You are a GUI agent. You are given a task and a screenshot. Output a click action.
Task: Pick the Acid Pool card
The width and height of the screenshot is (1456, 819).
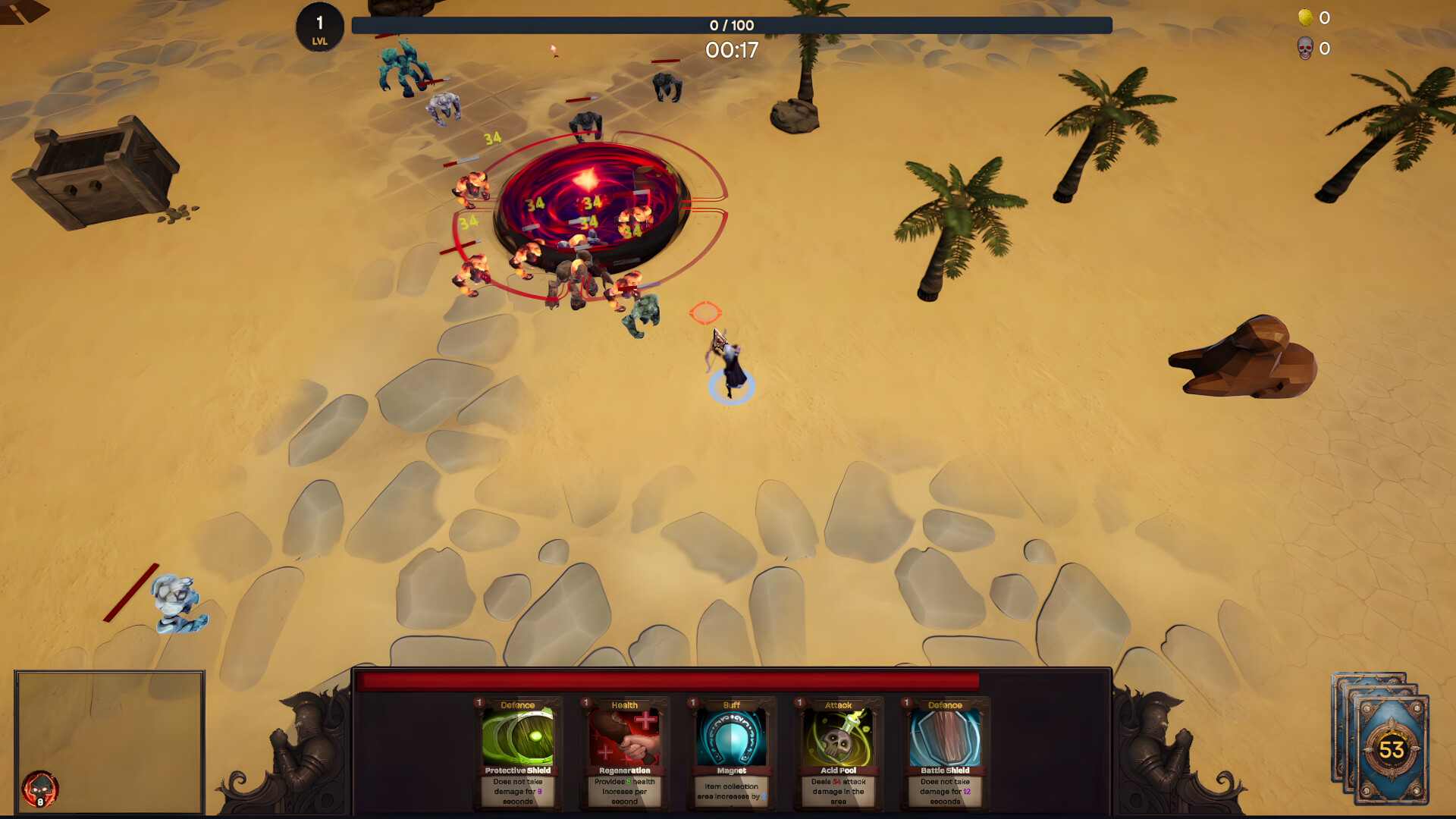[x=837, y=755]
